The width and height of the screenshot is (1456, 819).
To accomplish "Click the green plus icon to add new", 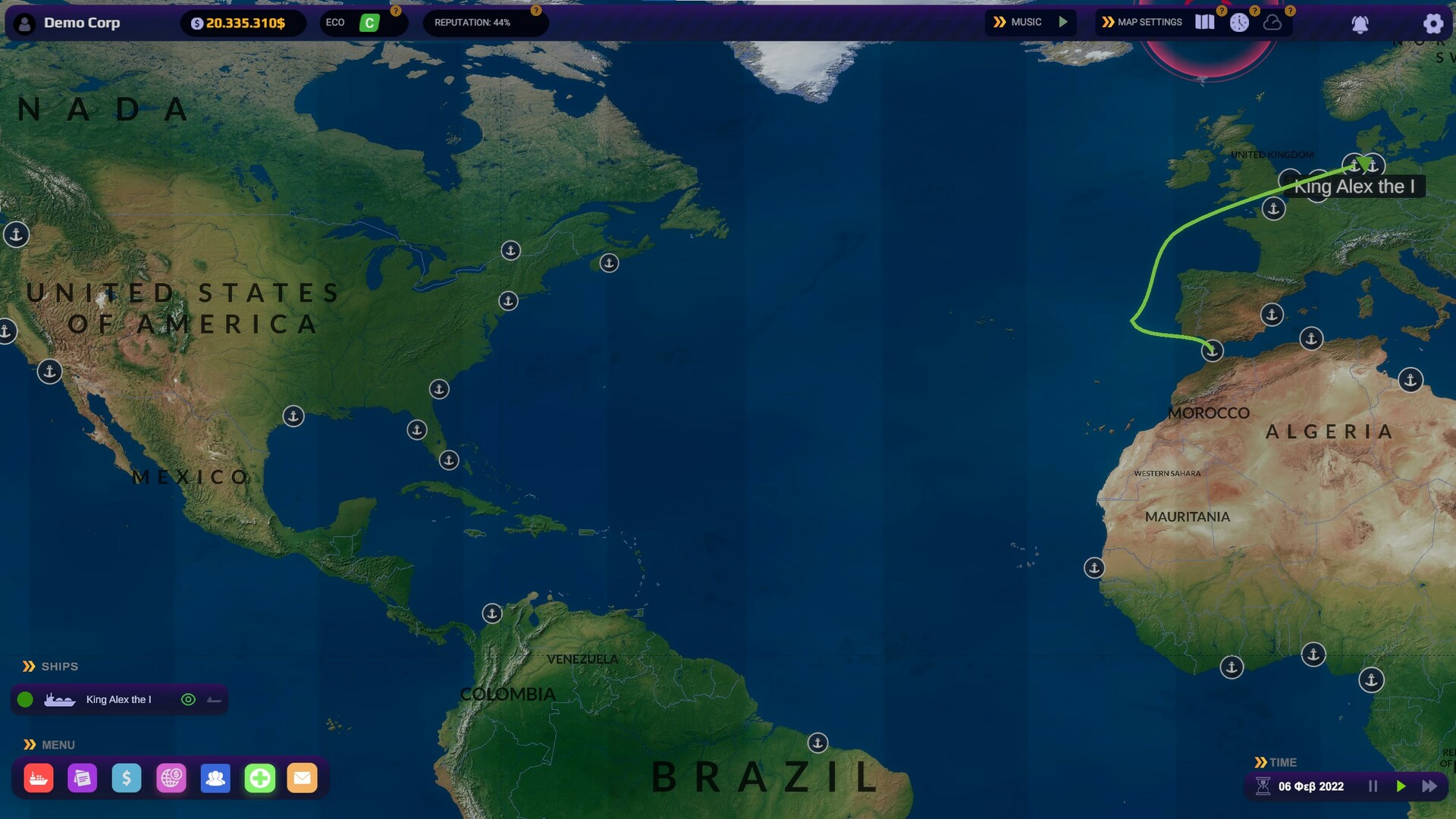I will (259, 777).
